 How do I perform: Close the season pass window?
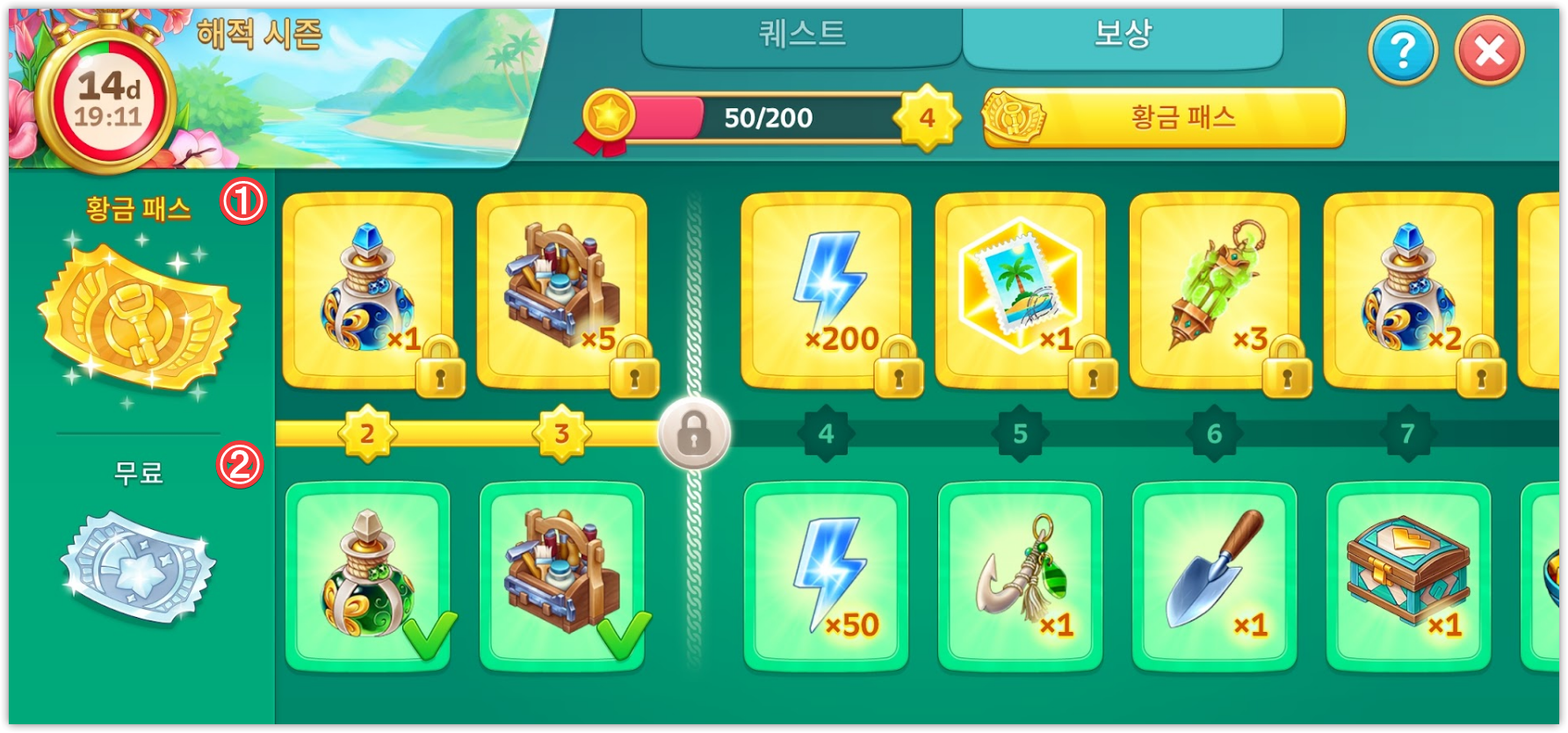(x=1489, y=51)
